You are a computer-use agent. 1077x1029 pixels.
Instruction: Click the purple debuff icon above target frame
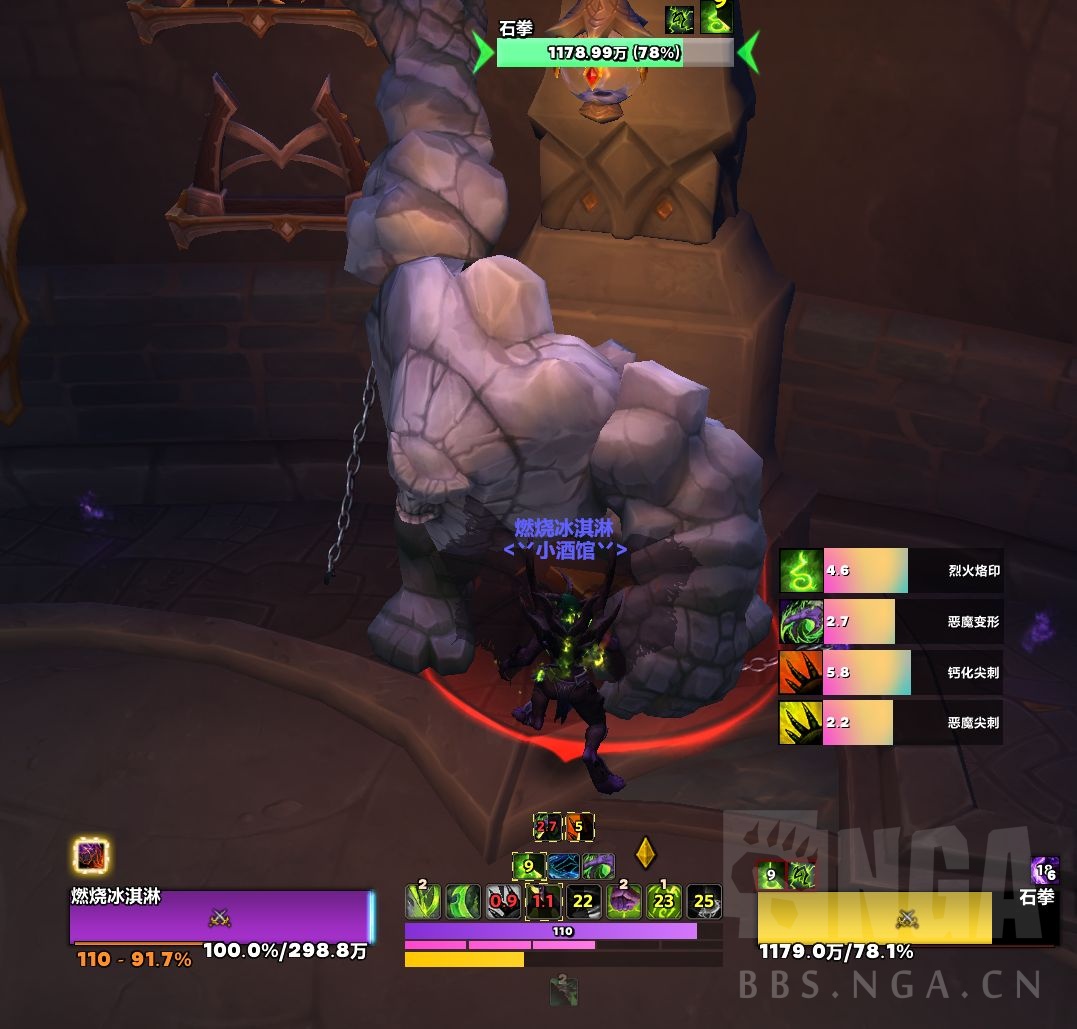pos(1045,871)
